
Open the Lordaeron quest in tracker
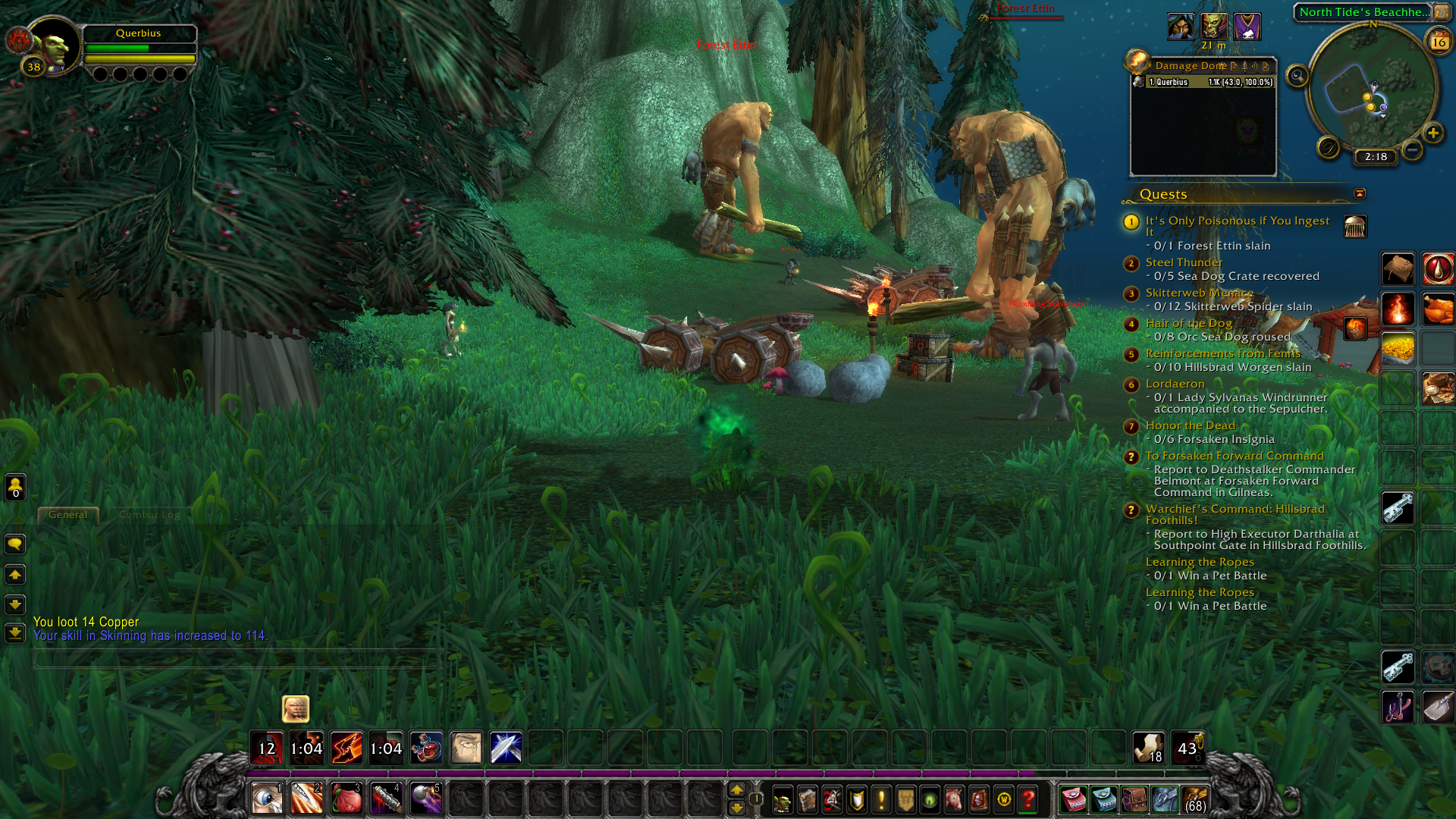point(1175,384)
